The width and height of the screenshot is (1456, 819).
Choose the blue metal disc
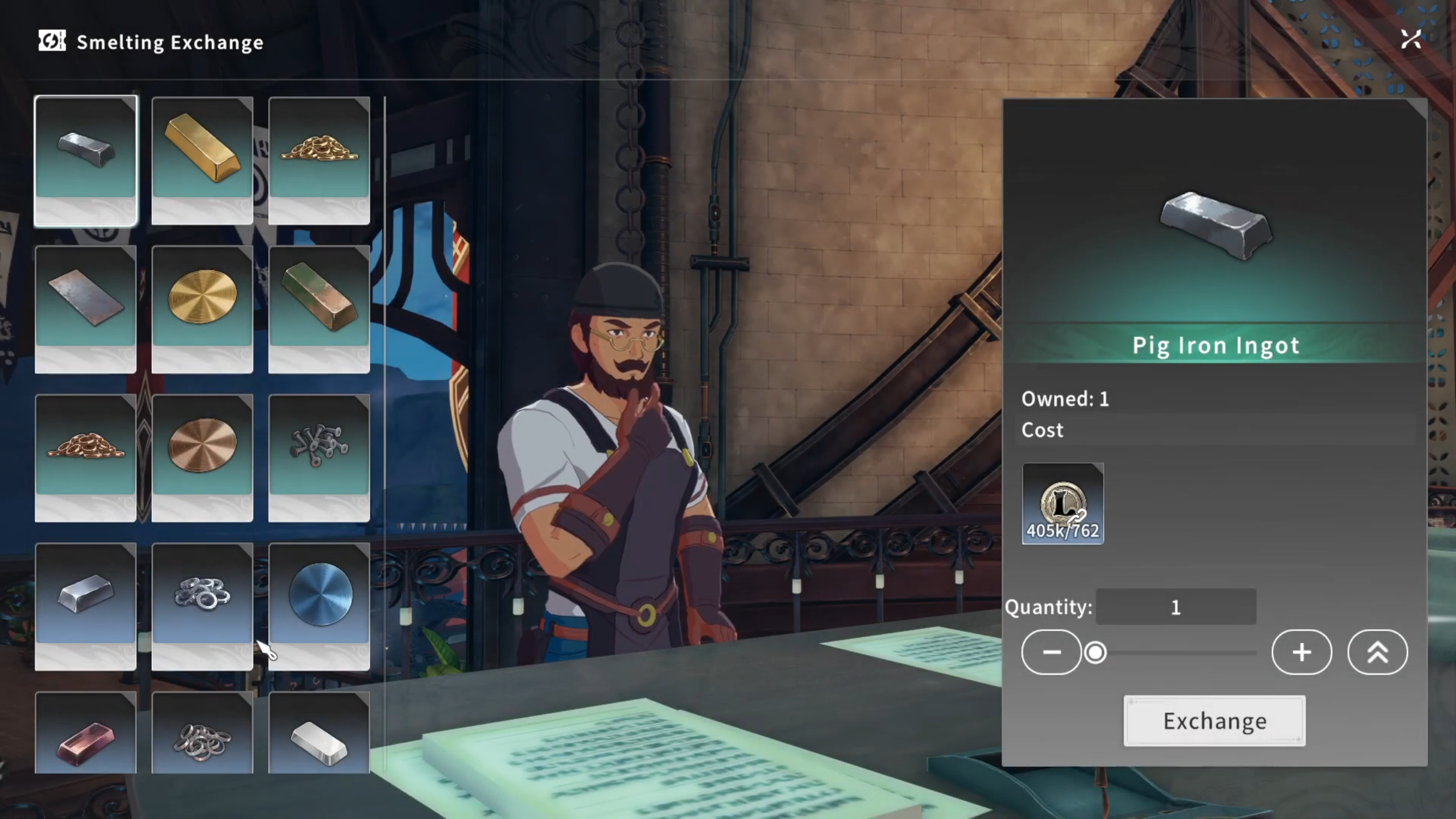(x=319, y=606)
